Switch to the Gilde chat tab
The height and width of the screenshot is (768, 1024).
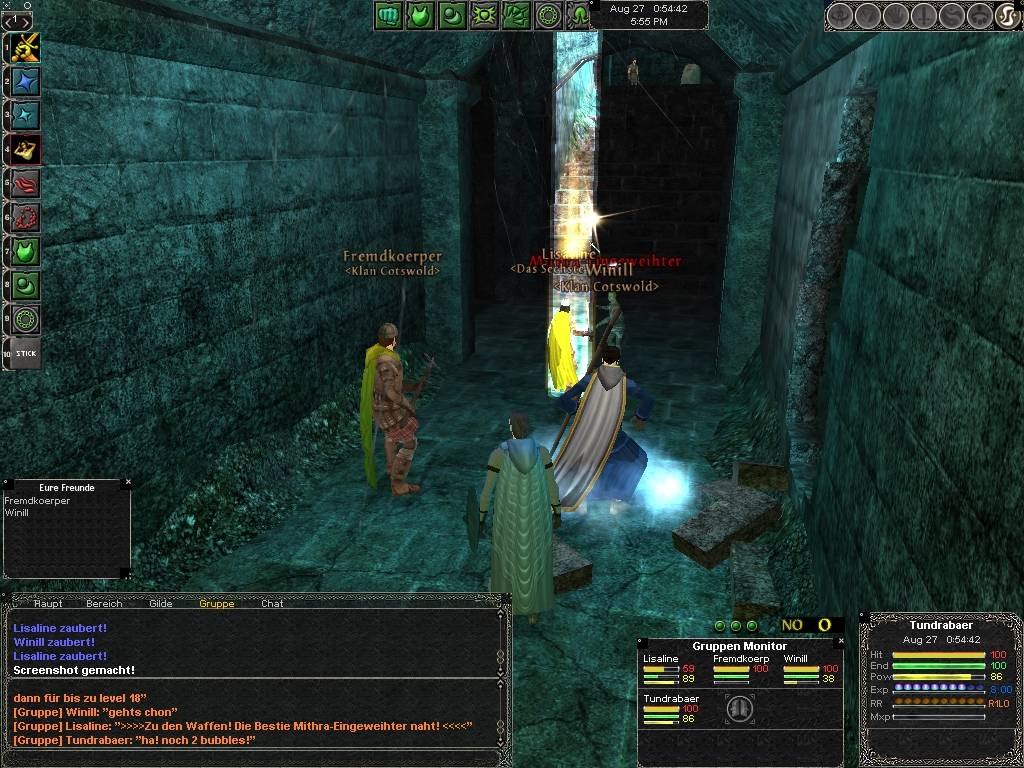tap(161, 603)
